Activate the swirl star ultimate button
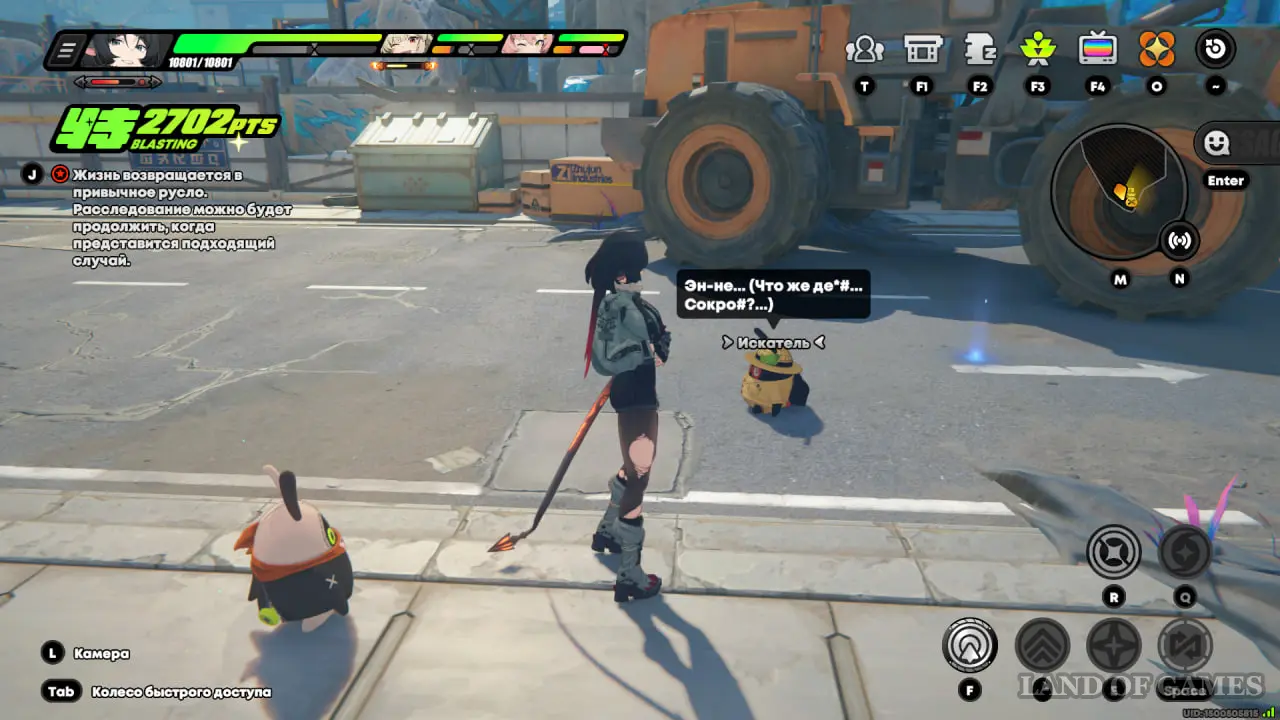This screenshot has width=1280, height=720. click(1185, 552)
